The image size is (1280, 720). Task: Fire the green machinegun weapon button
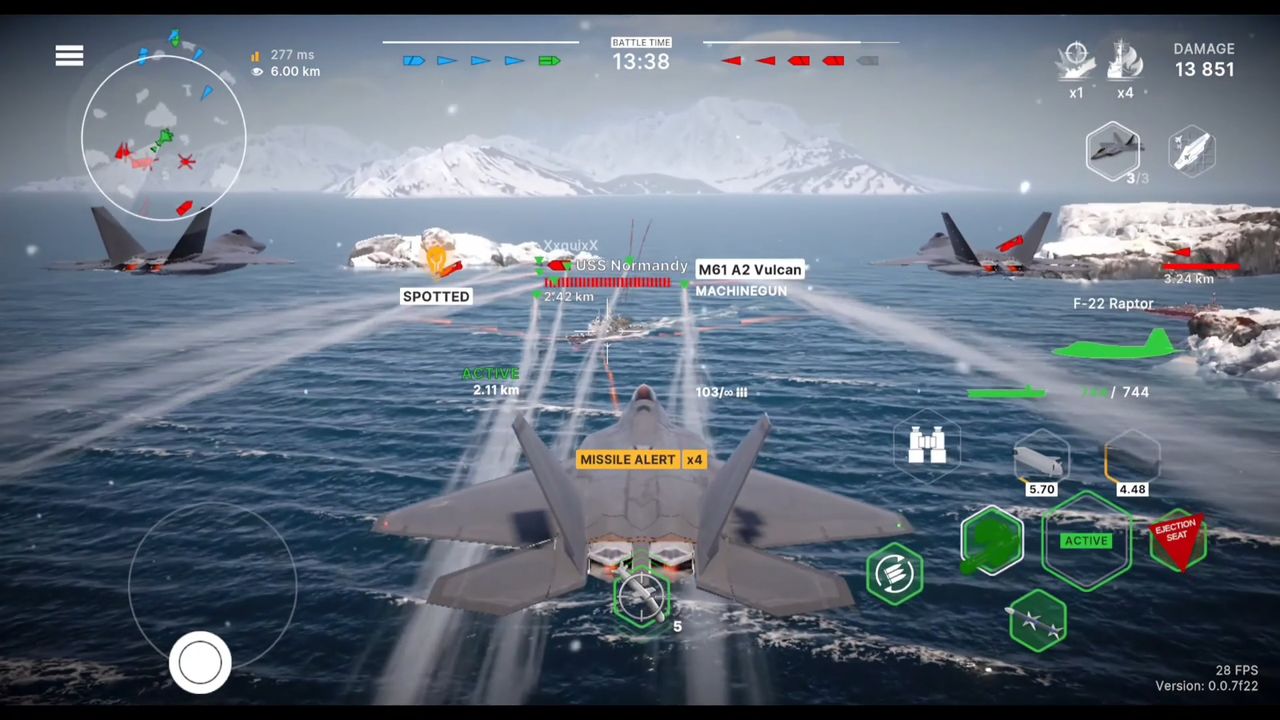(x=991, y=541)
